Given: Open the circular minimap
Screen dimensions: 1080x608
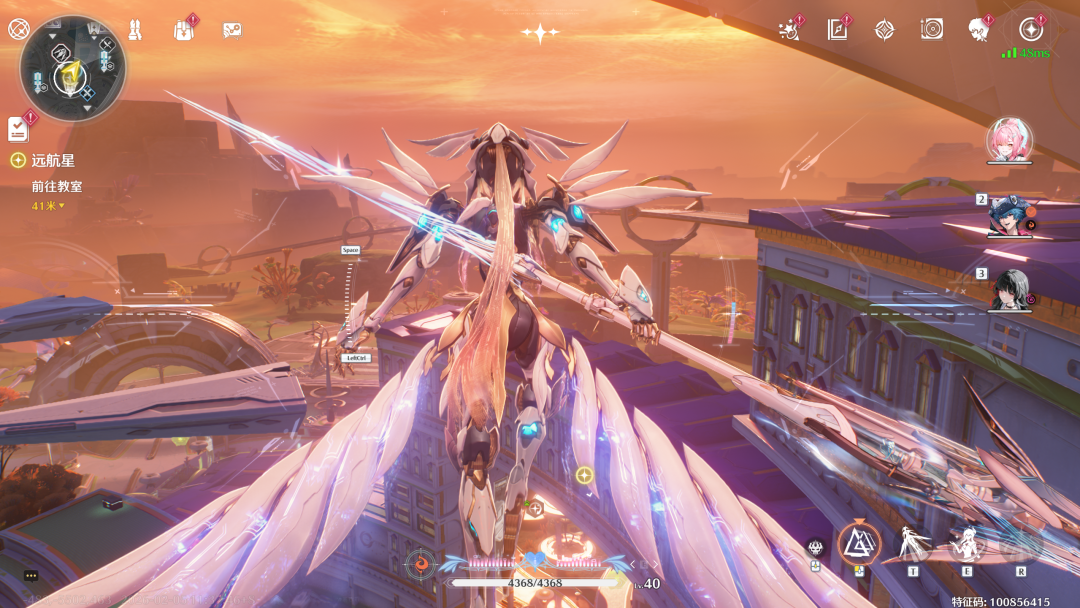Looking at the screenshot, I should click(x=72, y=68).
